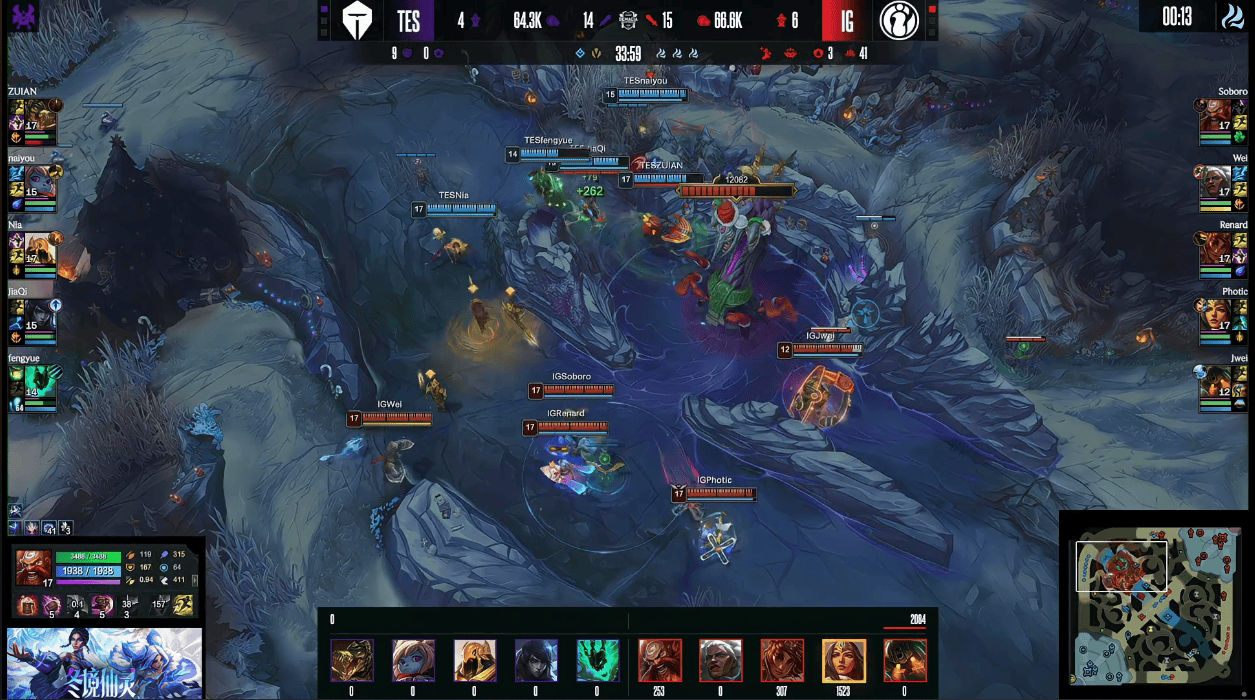This screenshot has height=700, width=1255.
Task: Click the gold-highlighted champion with 1523 damage
Action: pyautogui.click(x=843, y=660)
